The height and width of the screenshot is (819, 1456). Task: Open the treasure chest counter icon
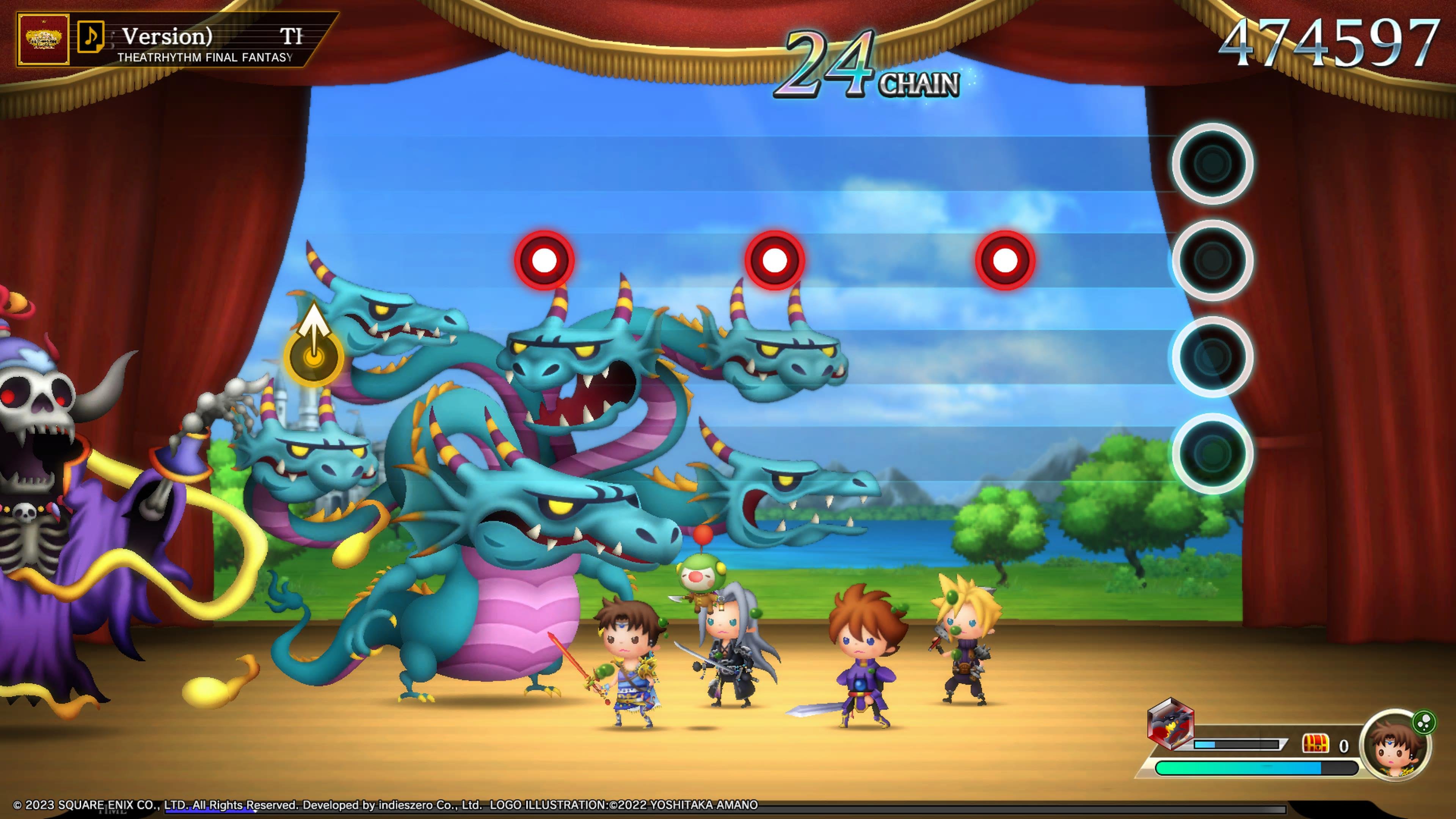[1315, 744]
